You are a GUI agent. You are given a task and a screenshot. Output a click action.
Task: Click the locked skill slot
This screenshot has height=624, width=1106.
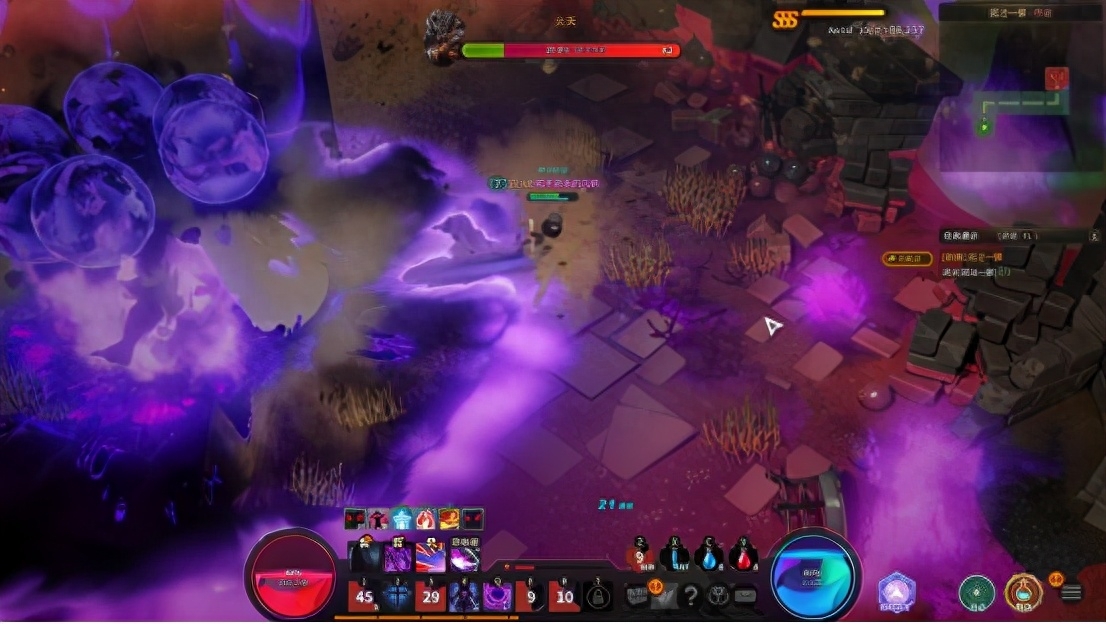click(x=598, y=597)
